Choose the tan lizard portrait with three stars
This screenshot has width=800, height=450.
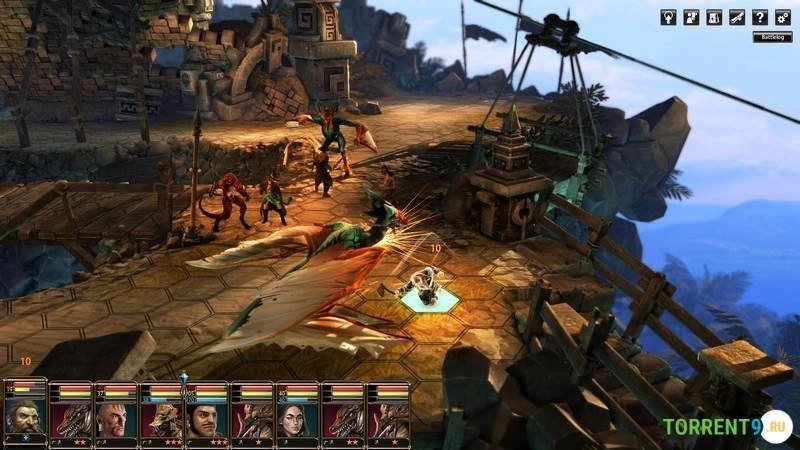point(161,420)
